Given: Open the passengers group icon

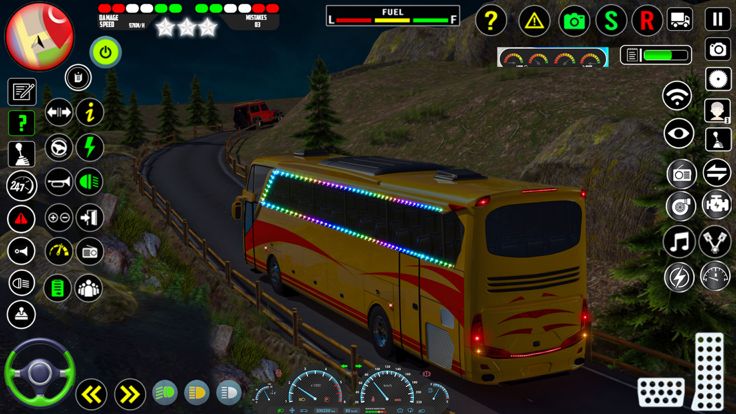Looking at the screenshot, I should (x=89, y=288).
